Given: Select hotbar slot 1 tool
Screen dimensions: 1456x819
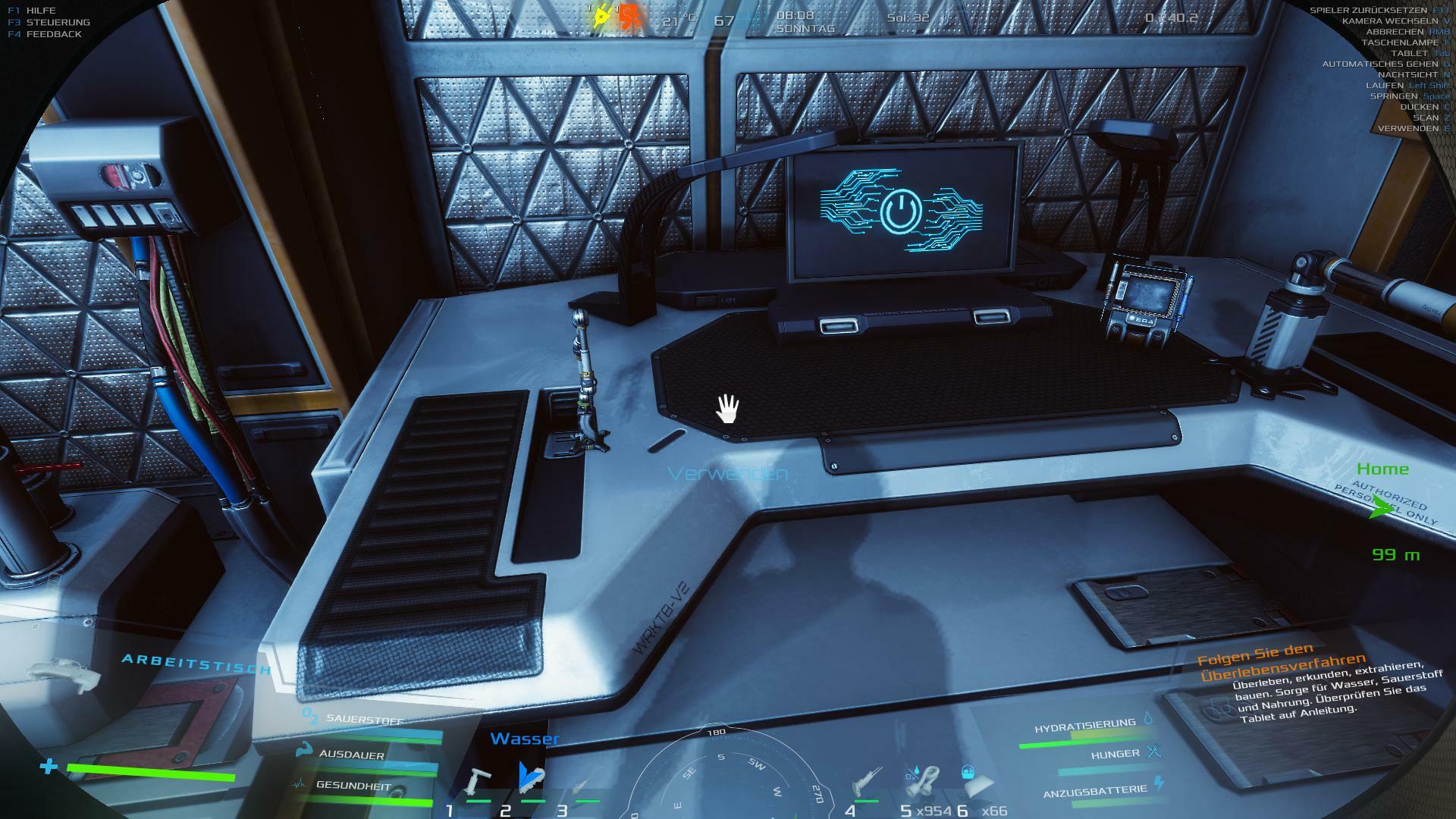Looking at the screenshot, I should pyautogui.click(x=479, y=780).
